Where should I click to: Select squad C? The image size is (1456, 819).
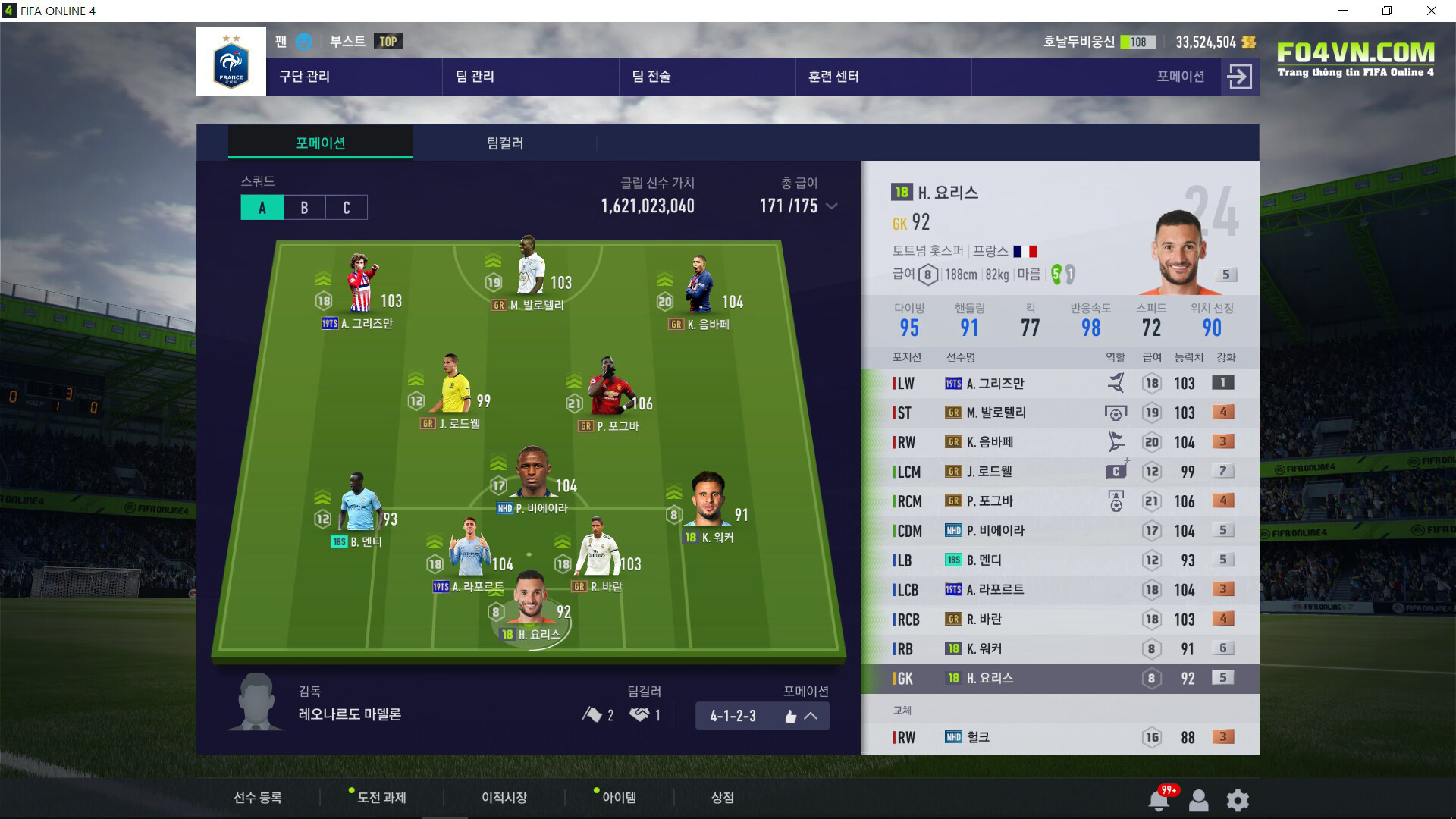click(x=347, y=208)
